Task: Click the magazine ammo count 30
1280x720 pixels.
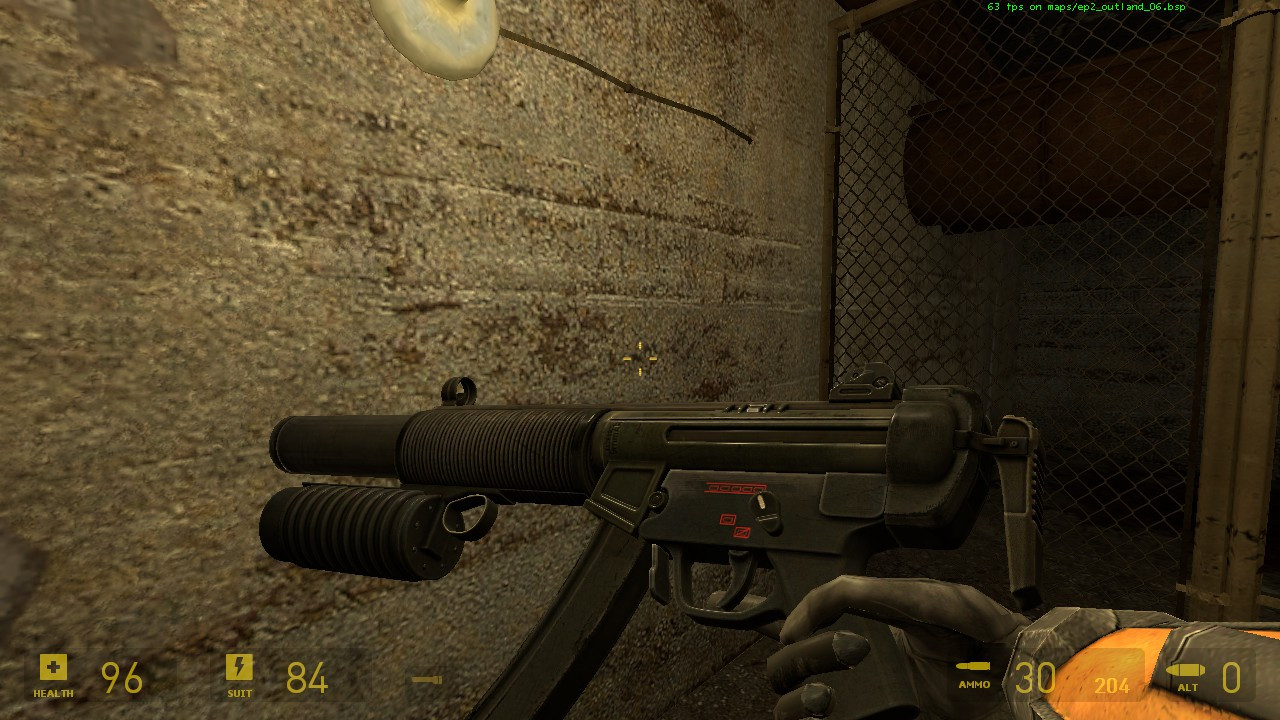Action: [x=1035, y=678]
